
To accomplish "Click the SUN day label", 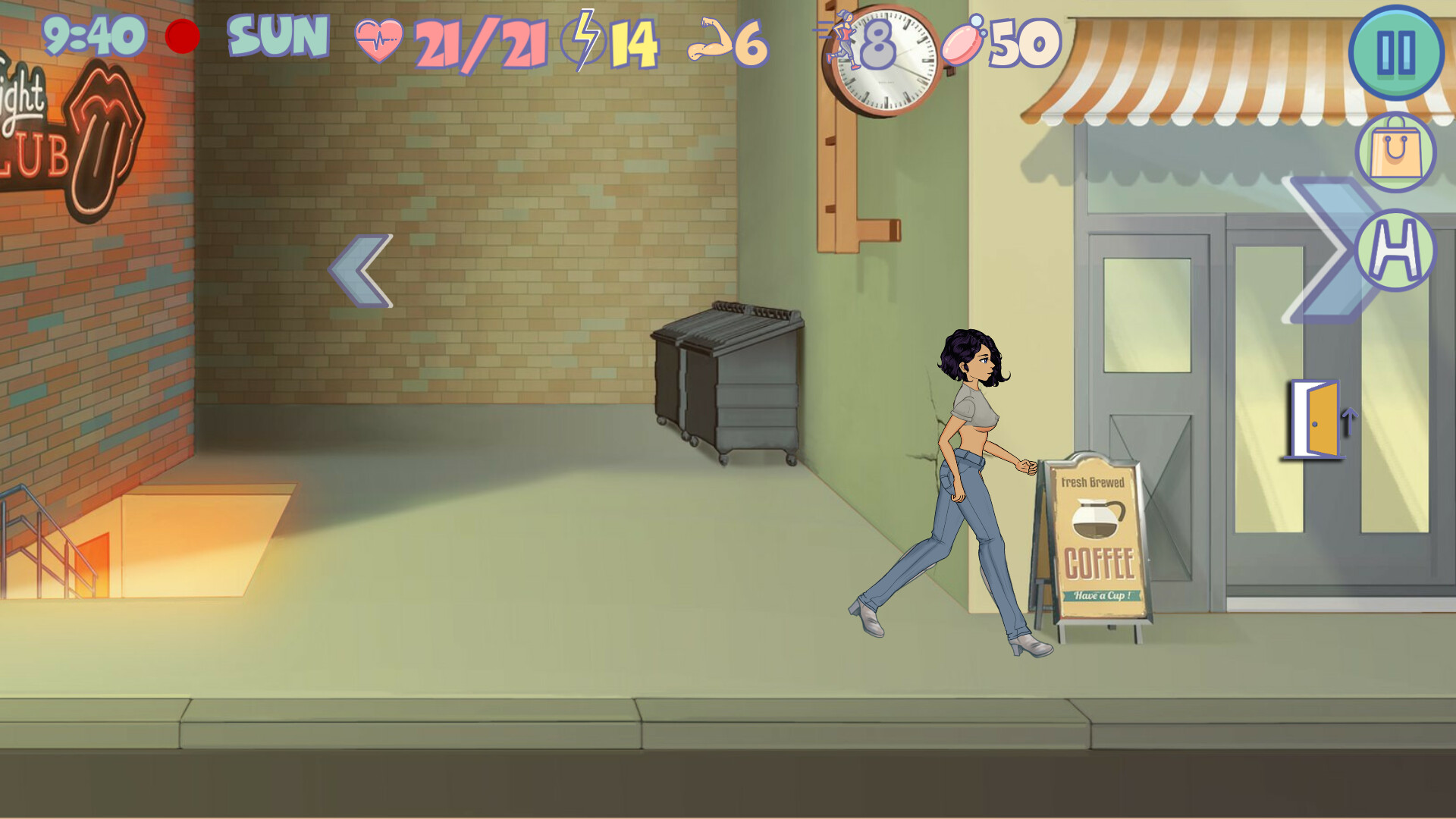I will 276,36.
